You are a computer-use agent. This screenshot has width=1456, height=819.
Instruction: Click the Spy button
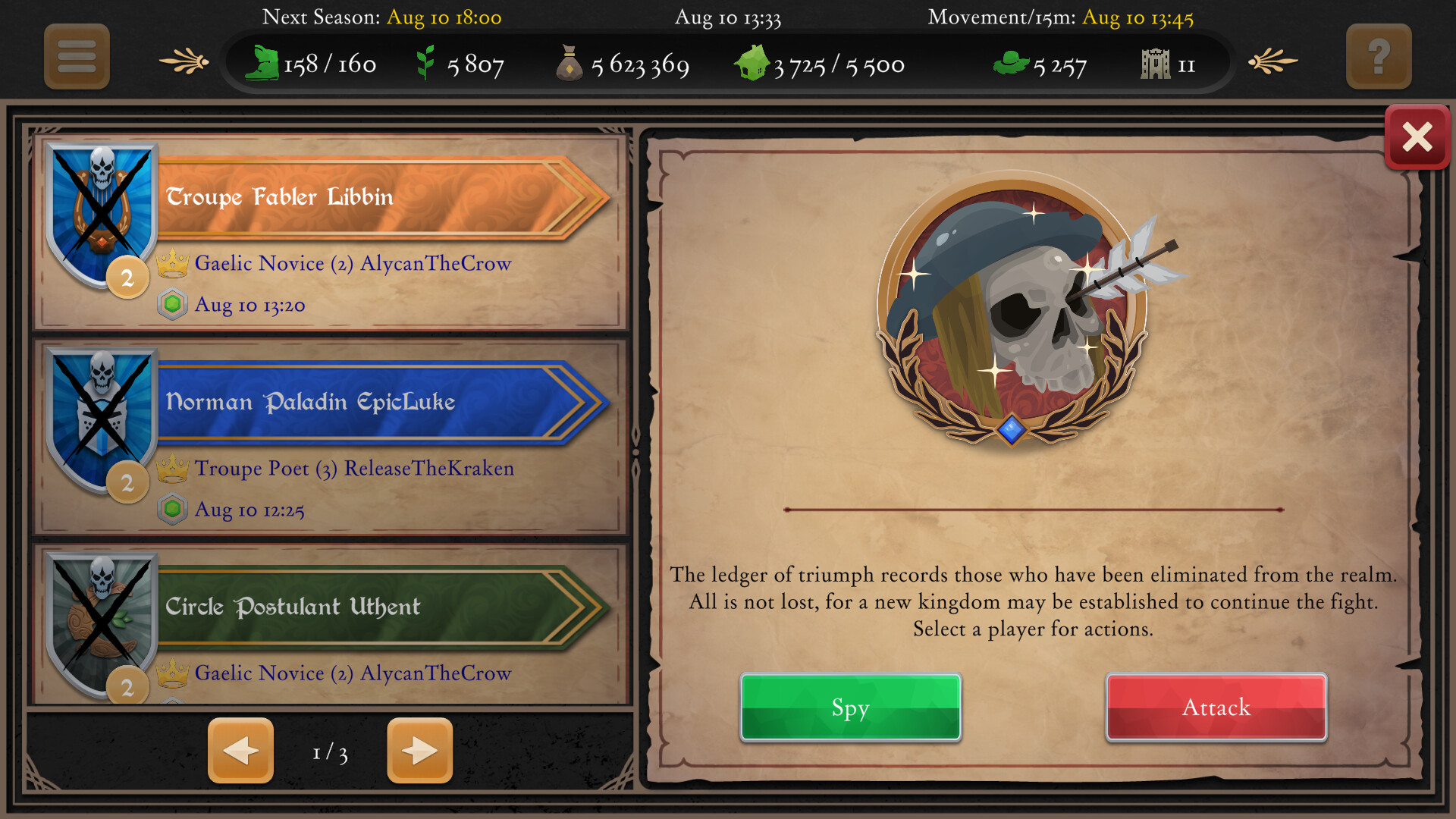tap(850, 708)
